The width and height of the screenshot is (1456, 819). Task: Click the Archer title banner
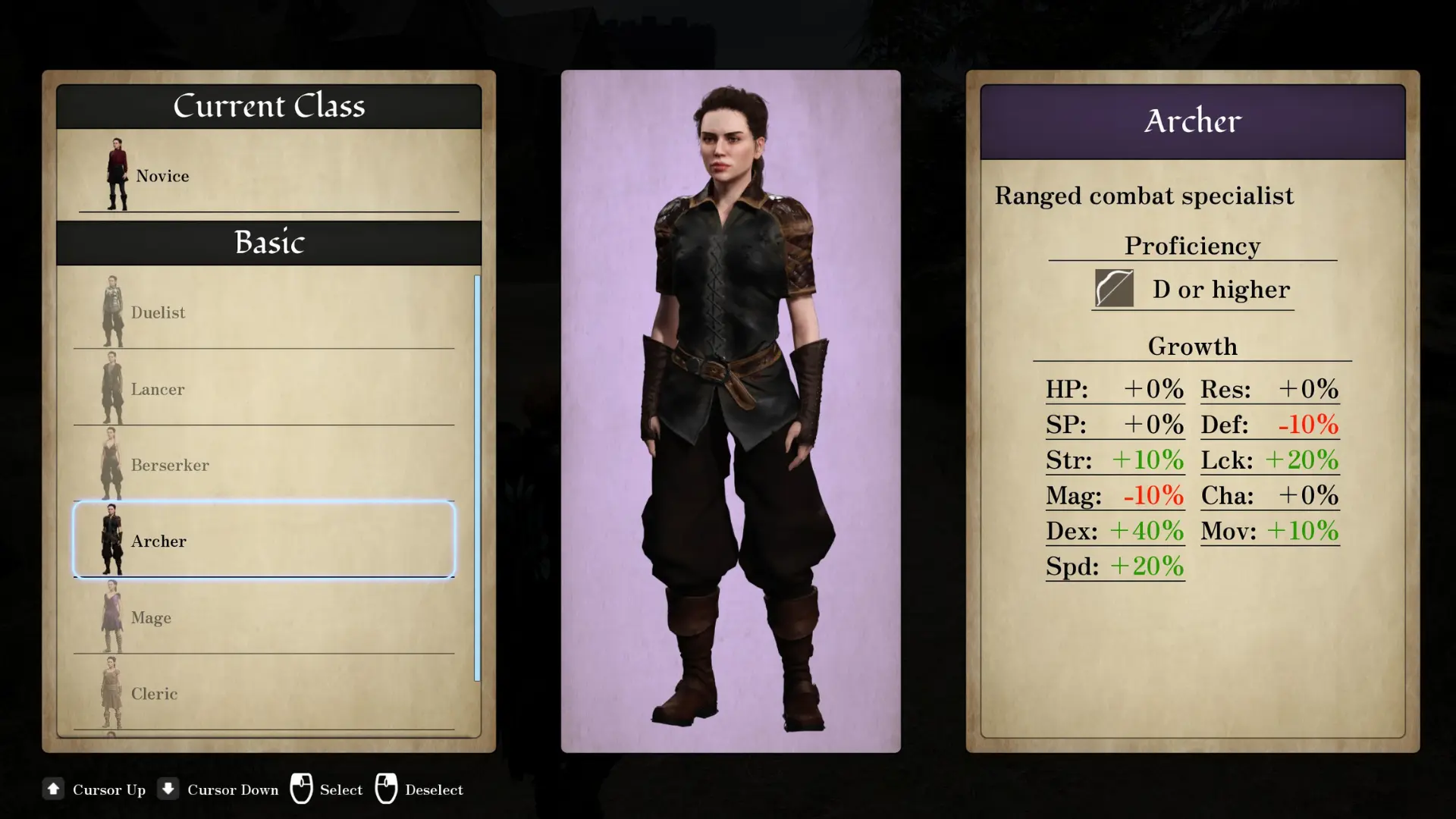pyautogui.click(x=1192, y=121)
